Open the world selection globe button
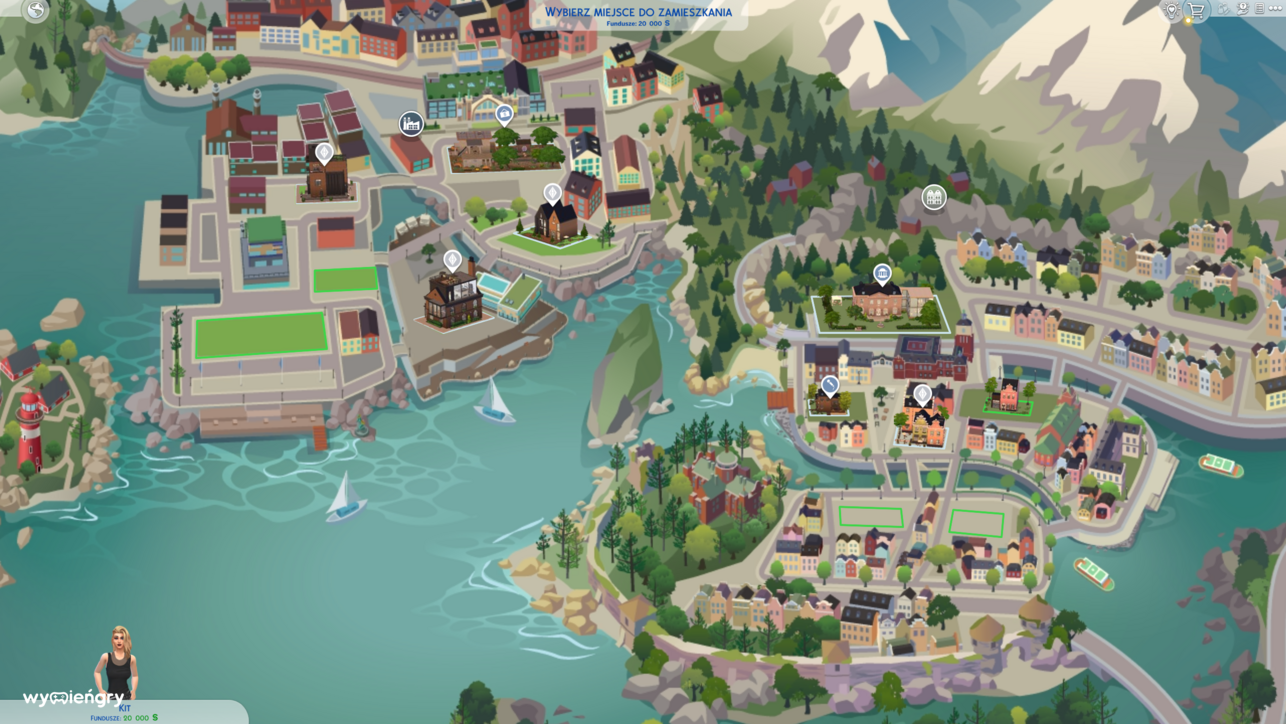1286x724 pixels. [x=36, y=11]
